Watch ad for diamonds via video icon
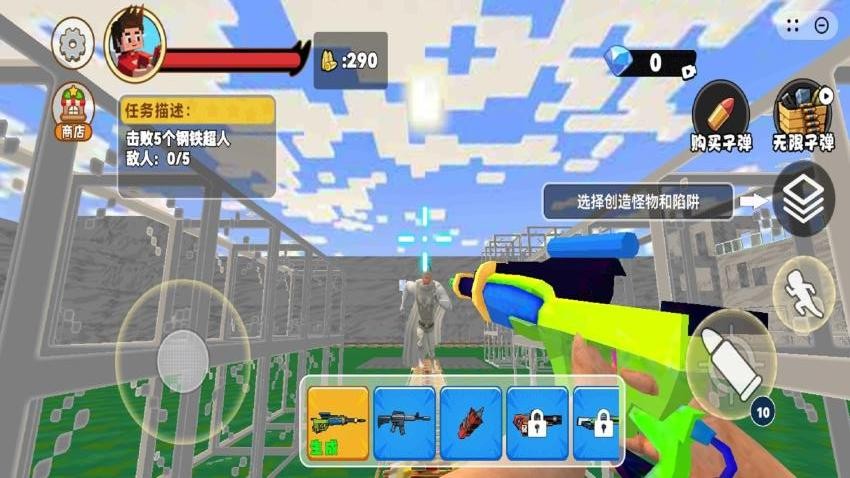Viewport: 850px width, 478px height. click(688, 71)
